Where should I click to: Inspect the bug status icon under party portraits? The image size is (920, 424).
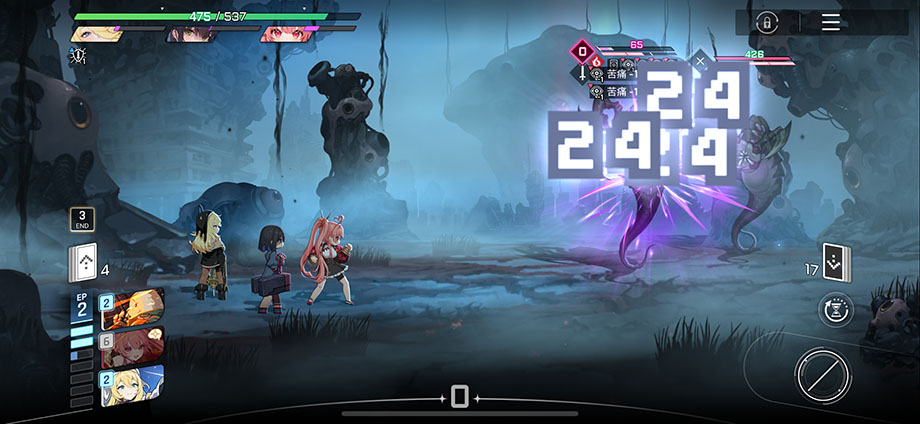[79, 56]
